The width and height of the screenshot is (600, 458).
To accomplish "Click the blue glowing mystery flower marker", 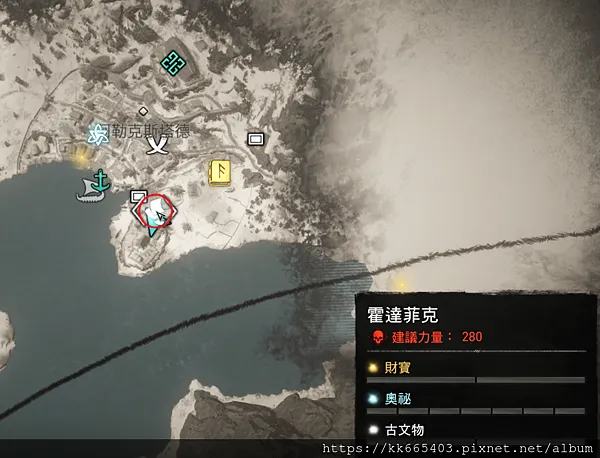I will pos(98,132).
